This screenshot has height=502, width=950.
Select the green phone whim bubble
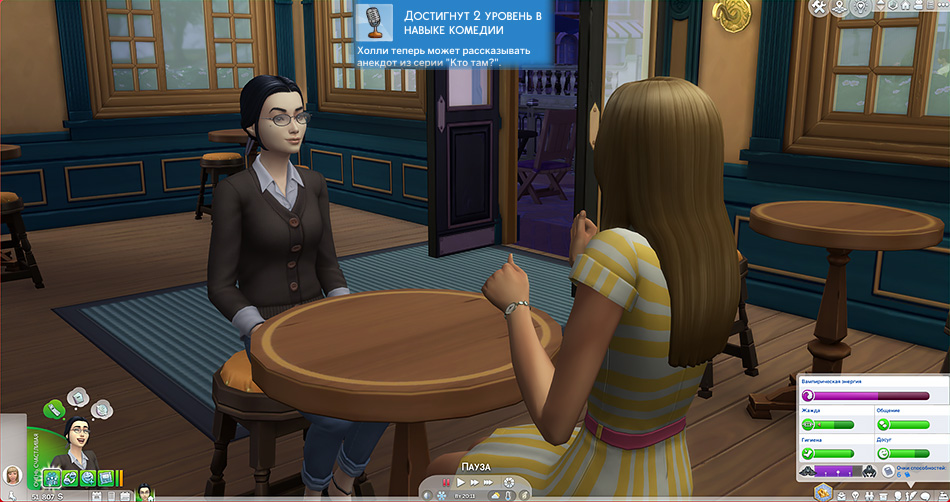[x=55, y=407]
